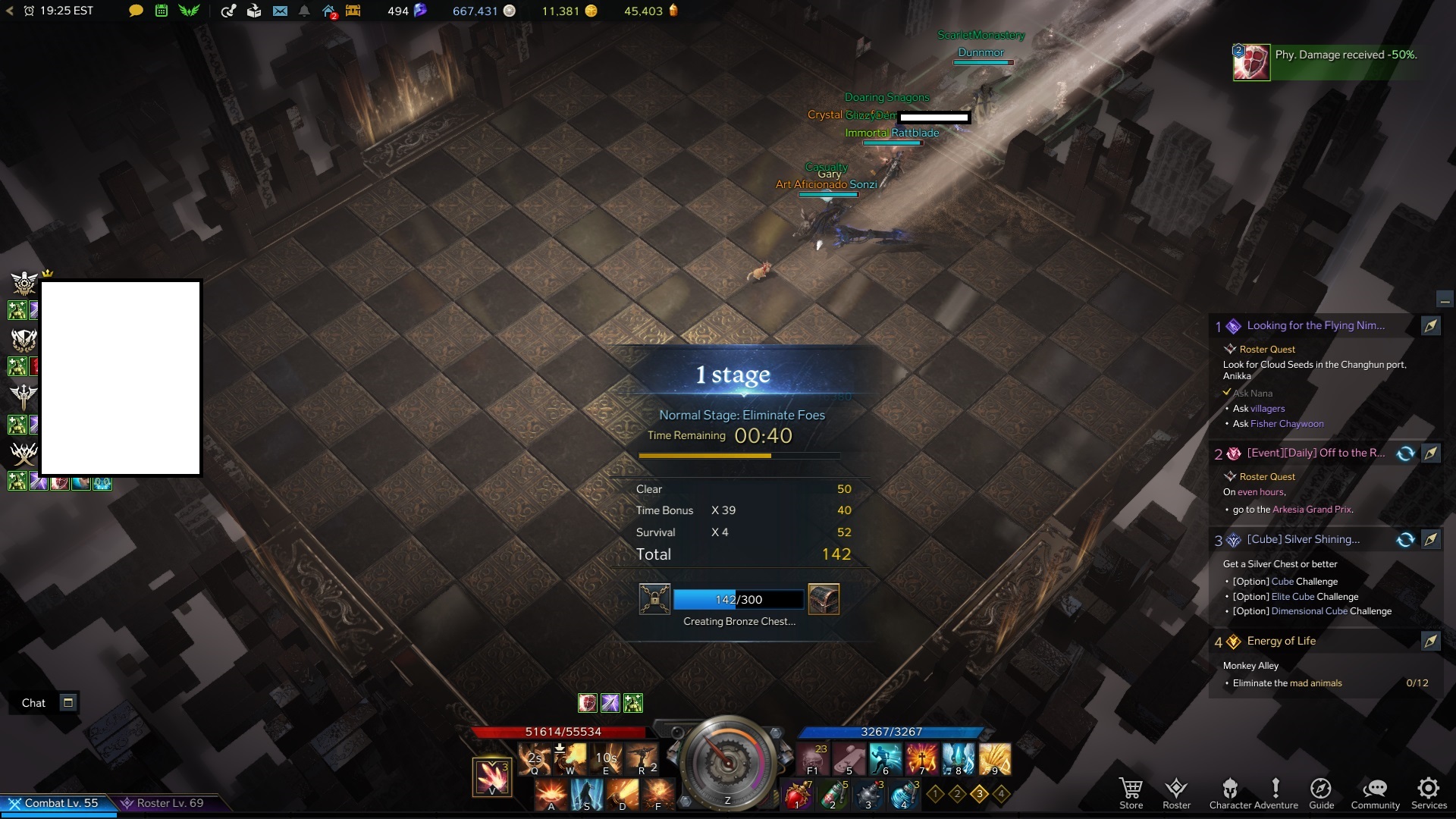Open the green calendar icon
The height and width of the screenshot is (819, 1456).
162,11
